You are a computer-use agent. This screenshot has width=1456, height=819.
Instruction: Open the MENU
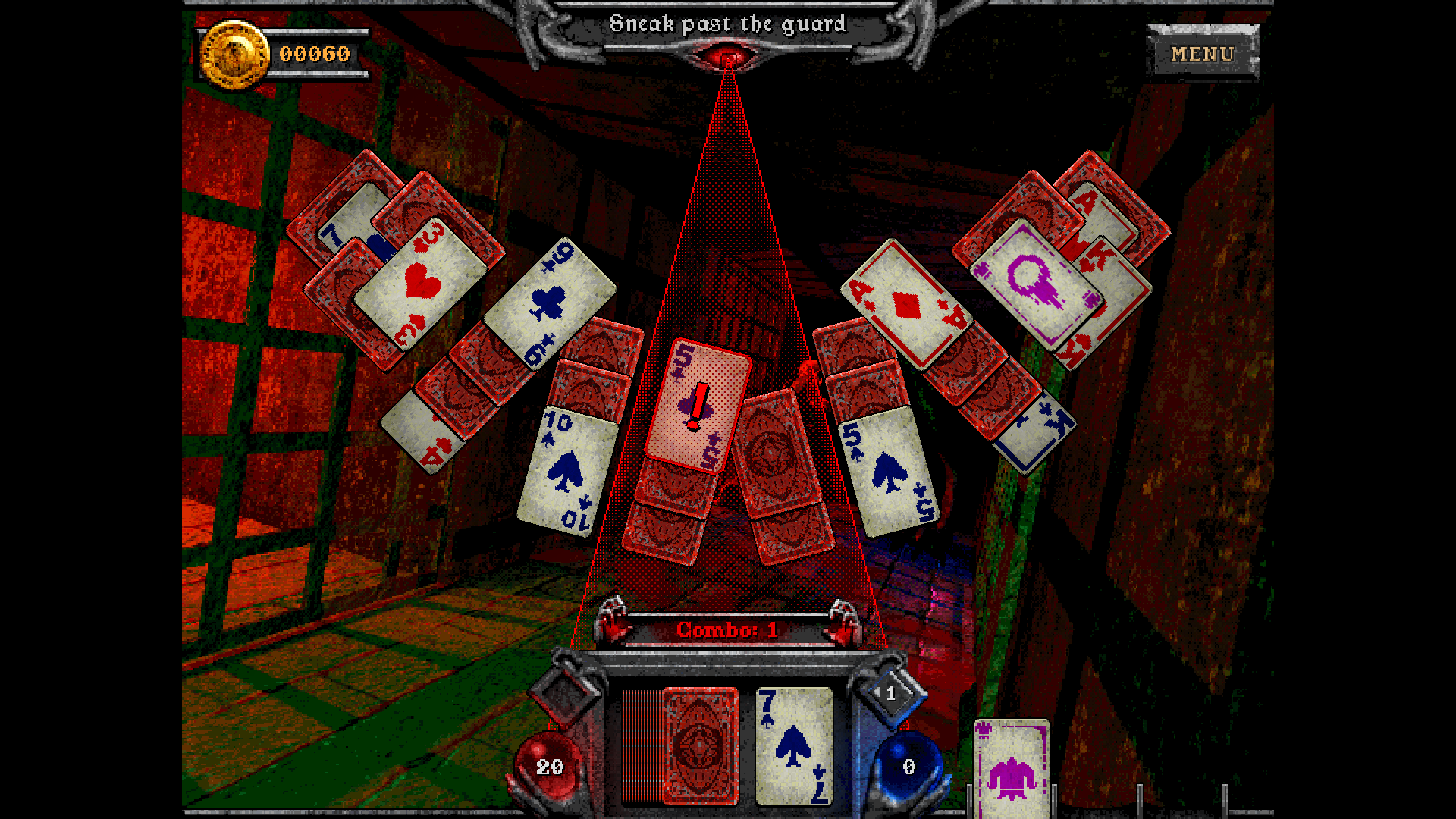[1201, 53]
